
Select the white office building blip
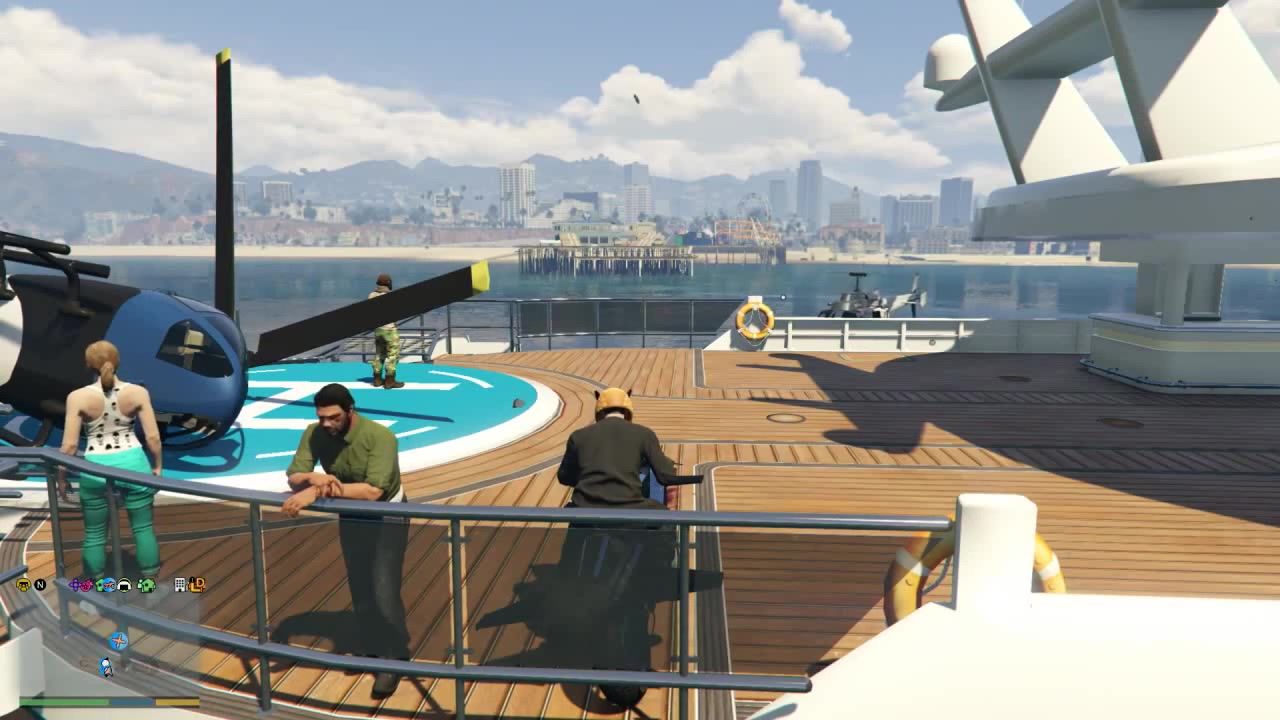coord(180,585)
